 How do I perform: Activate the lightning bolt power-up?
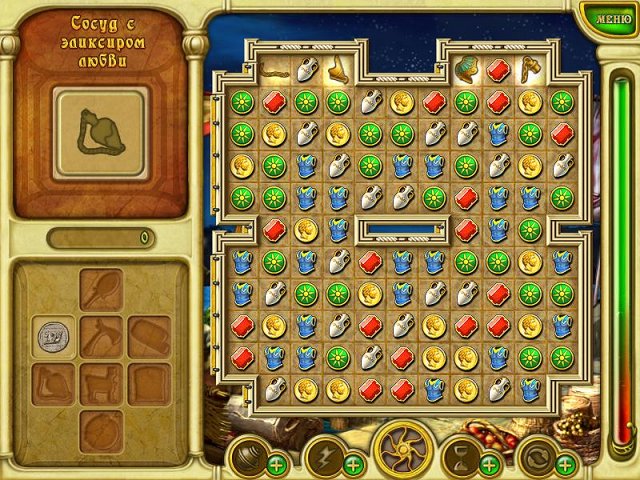click(323, 455)
